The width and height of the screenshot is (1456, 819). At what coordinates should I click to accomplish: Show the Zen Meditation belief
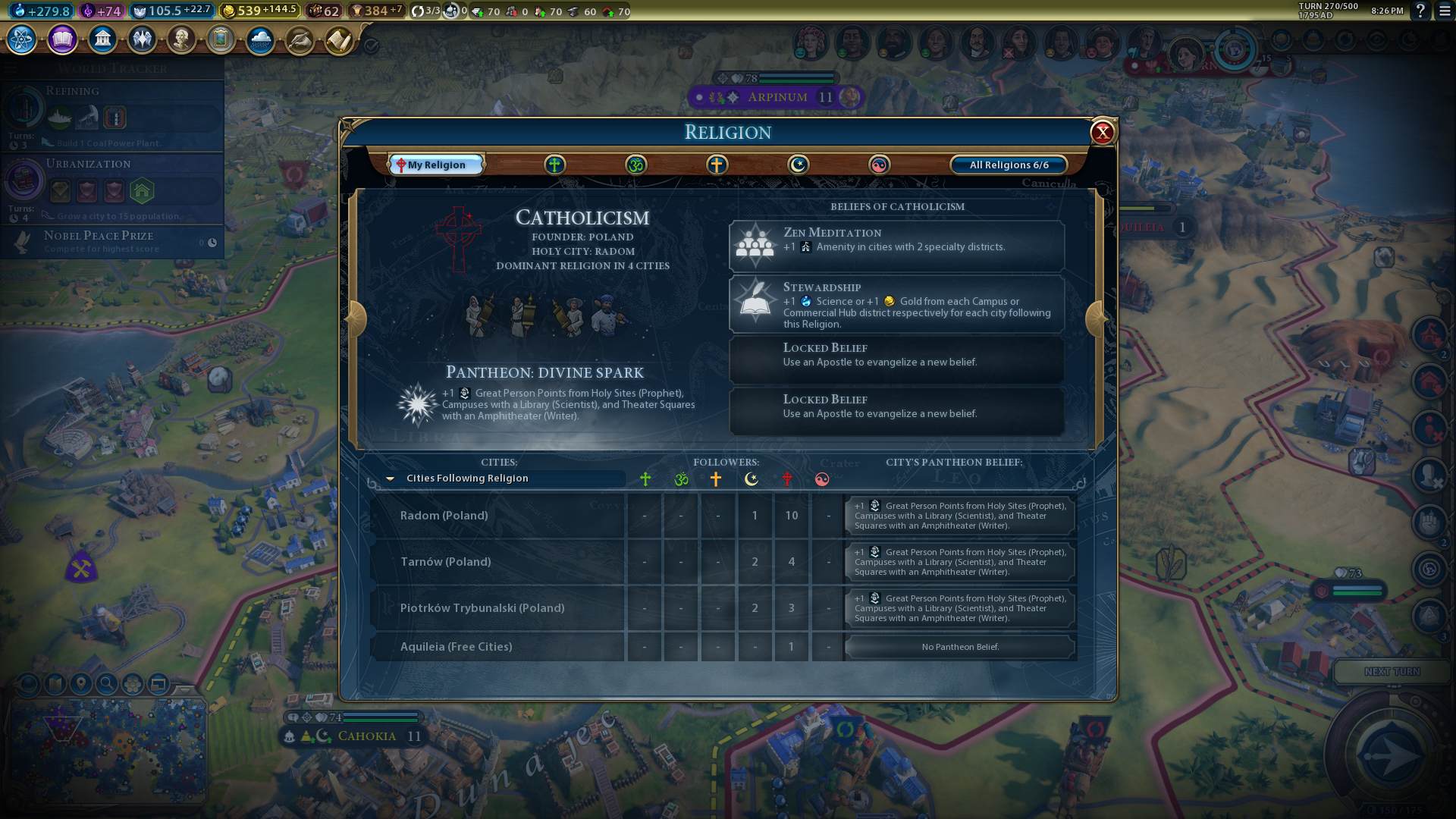(x=896, y=246)
